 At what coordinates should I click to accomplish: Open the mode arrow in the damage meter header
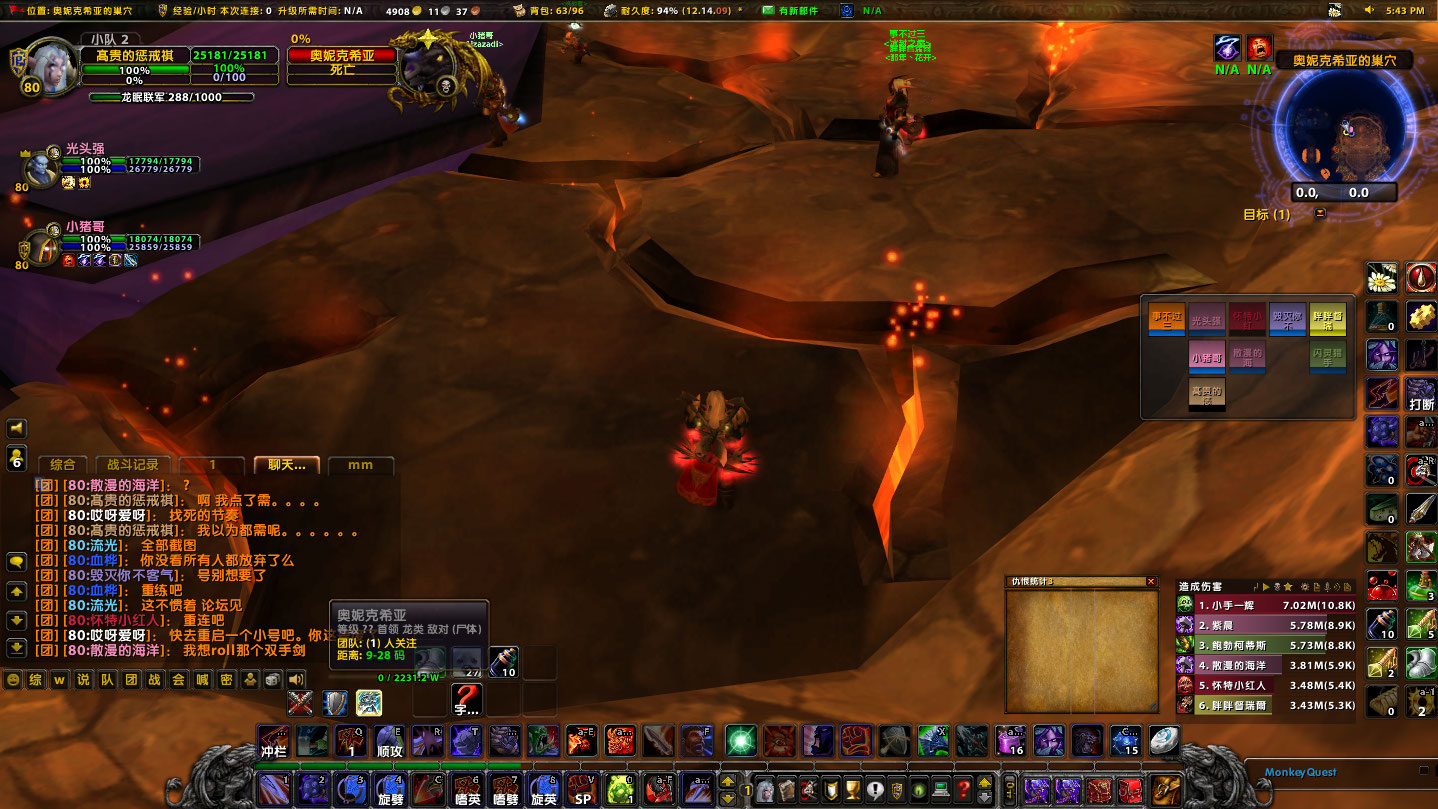[1266, 587]
